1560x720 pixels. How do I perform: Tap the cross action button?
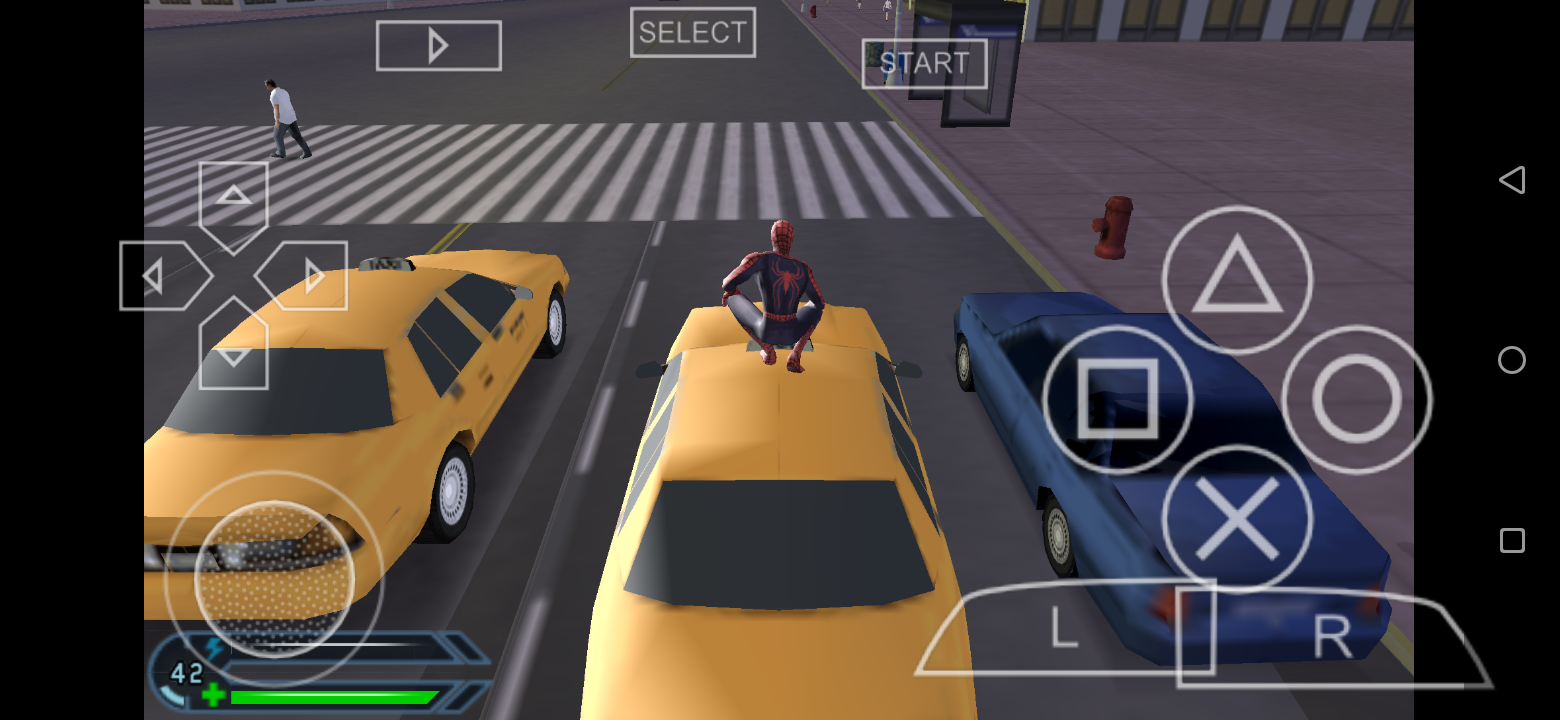pos(1236,518)
